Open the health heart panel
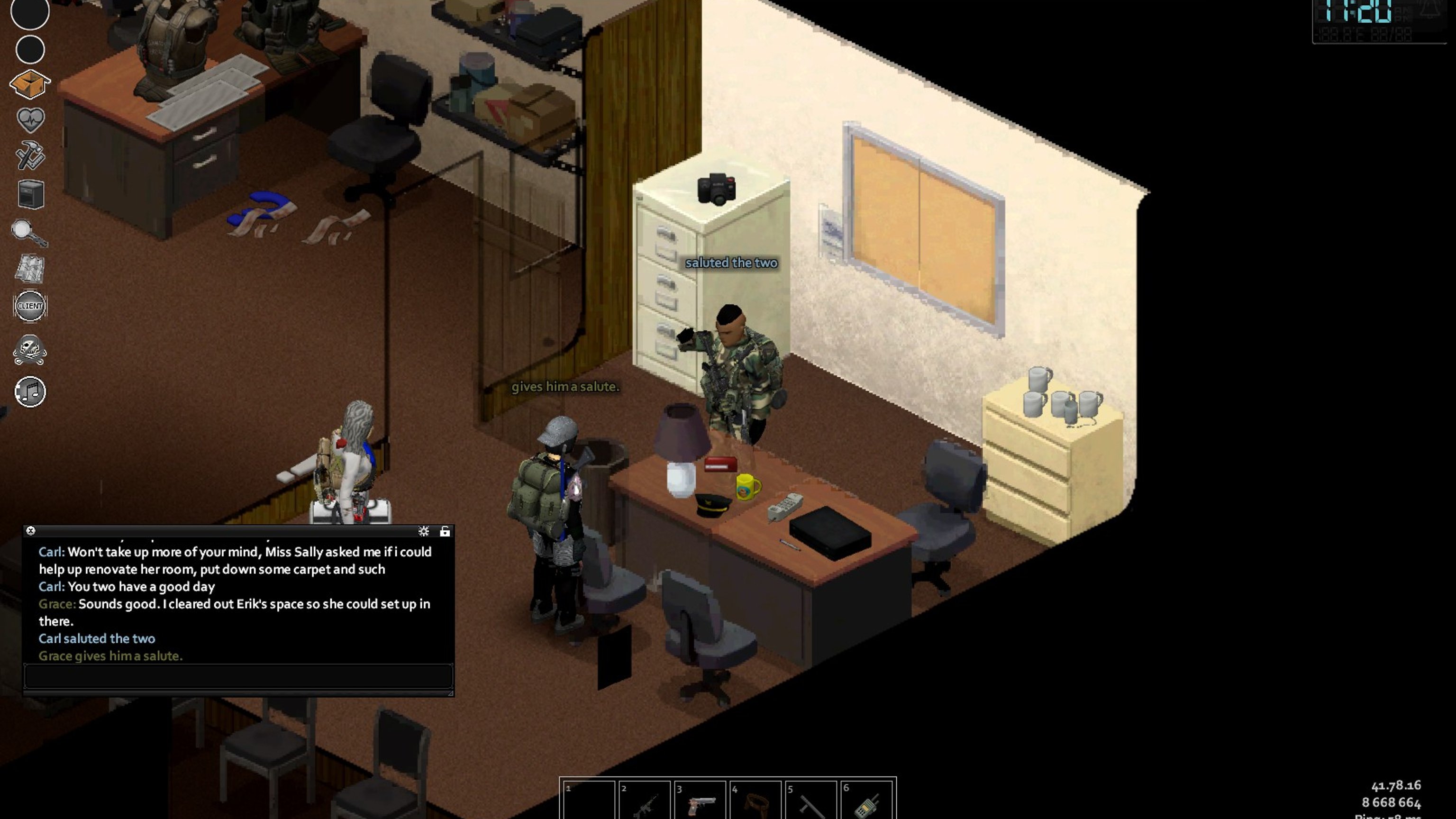 [30, 120]
